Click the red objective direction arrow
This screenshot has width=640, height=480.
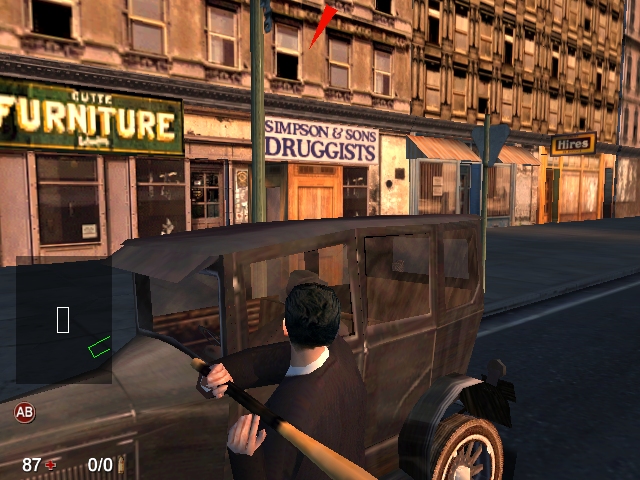[x=322, y=27]
